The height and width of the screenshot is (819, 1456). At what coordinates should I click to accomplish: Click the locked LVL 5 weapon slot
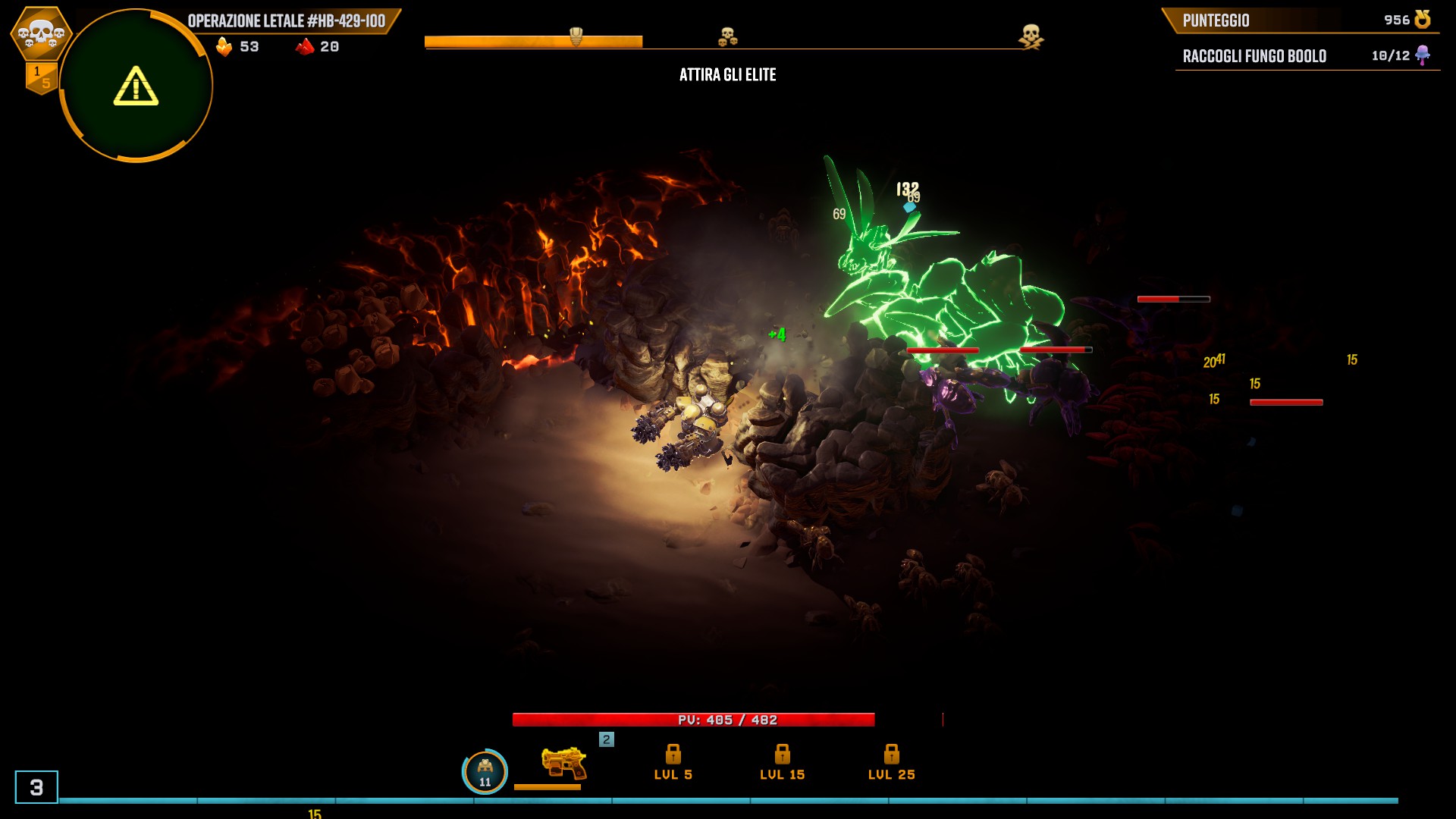(673, 762)
